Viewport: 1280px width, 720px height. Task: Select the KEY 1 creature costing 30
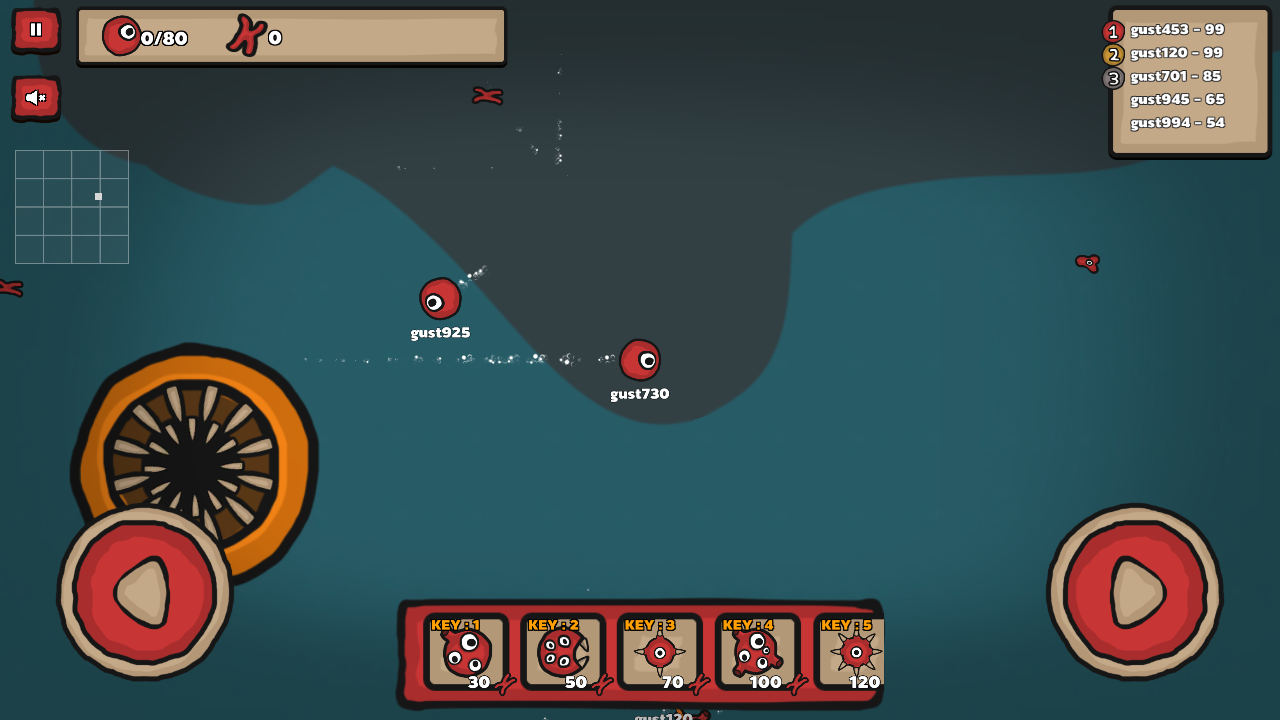click(465, 653)
